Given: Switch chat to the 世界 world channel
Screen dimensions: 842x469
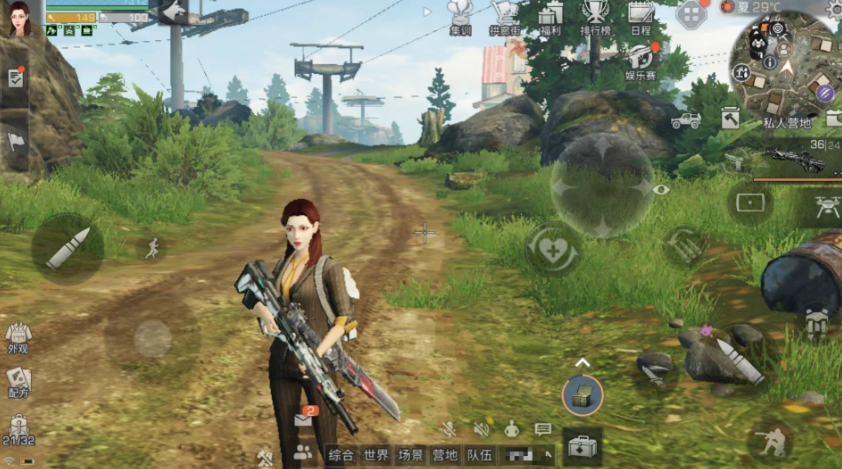Looking at the screenshot, I should (376, 455).
